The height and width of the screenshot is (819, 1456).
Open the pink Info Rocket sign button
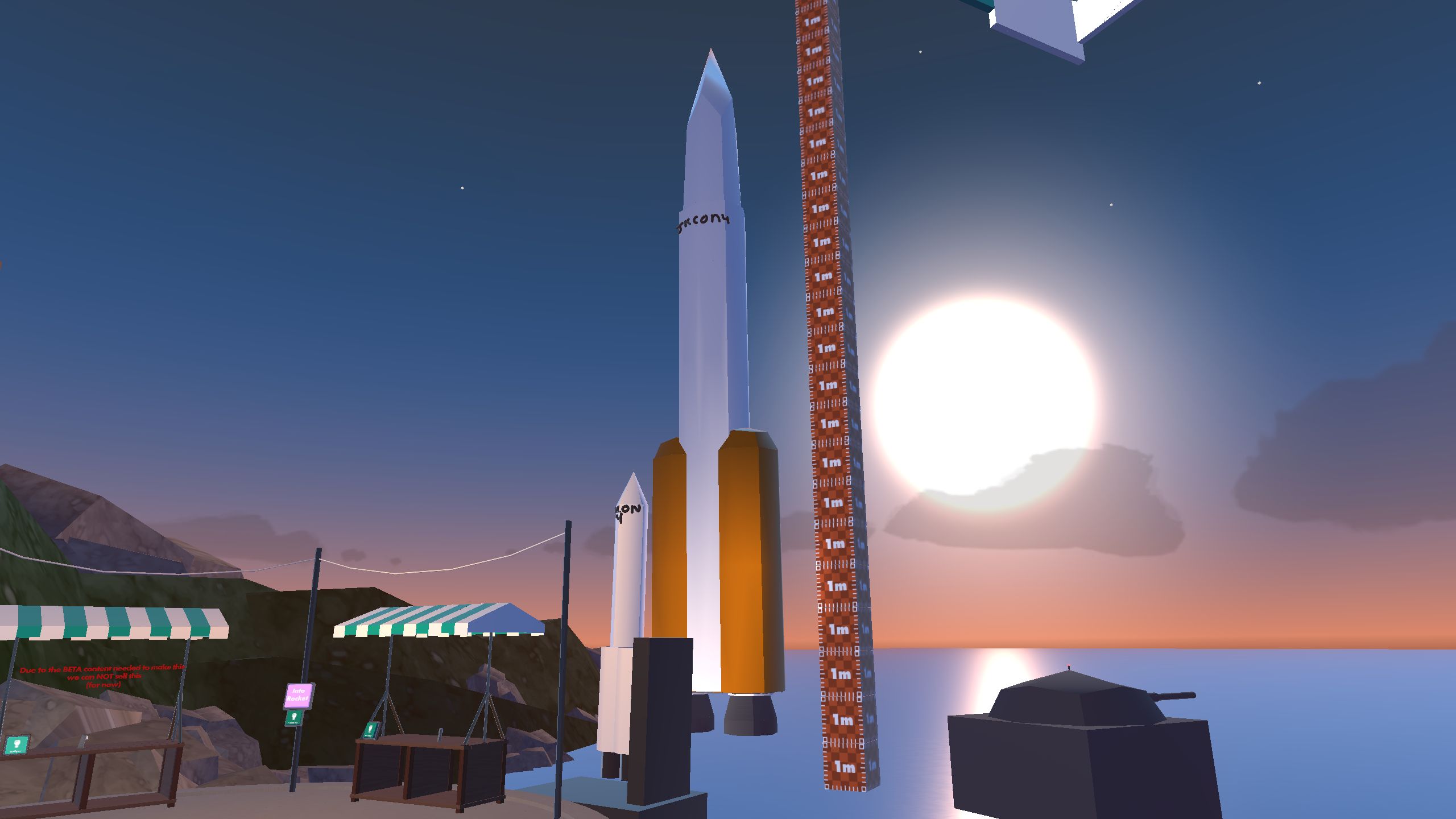pos(299,695)
